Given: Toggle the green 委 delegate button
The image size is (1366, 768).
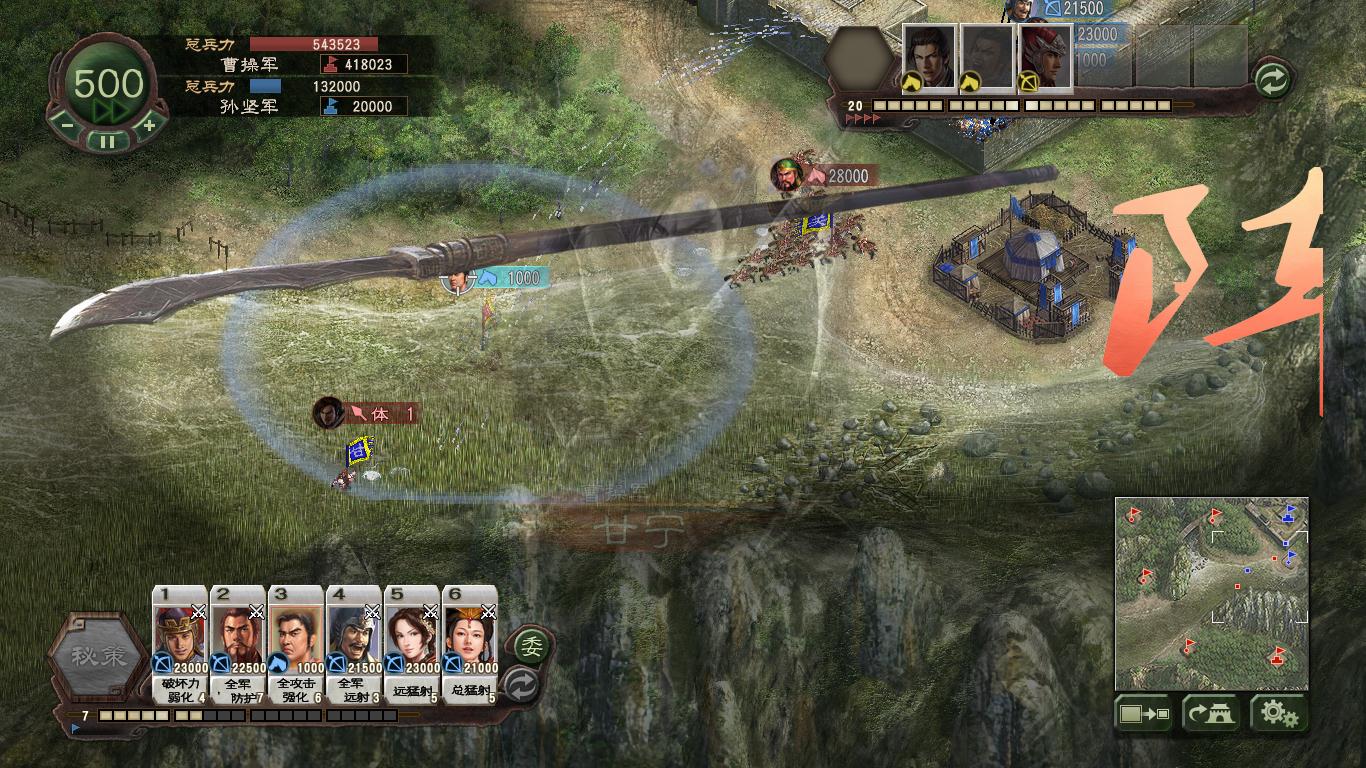Looking at the screenshot, I should coord(535,644).
